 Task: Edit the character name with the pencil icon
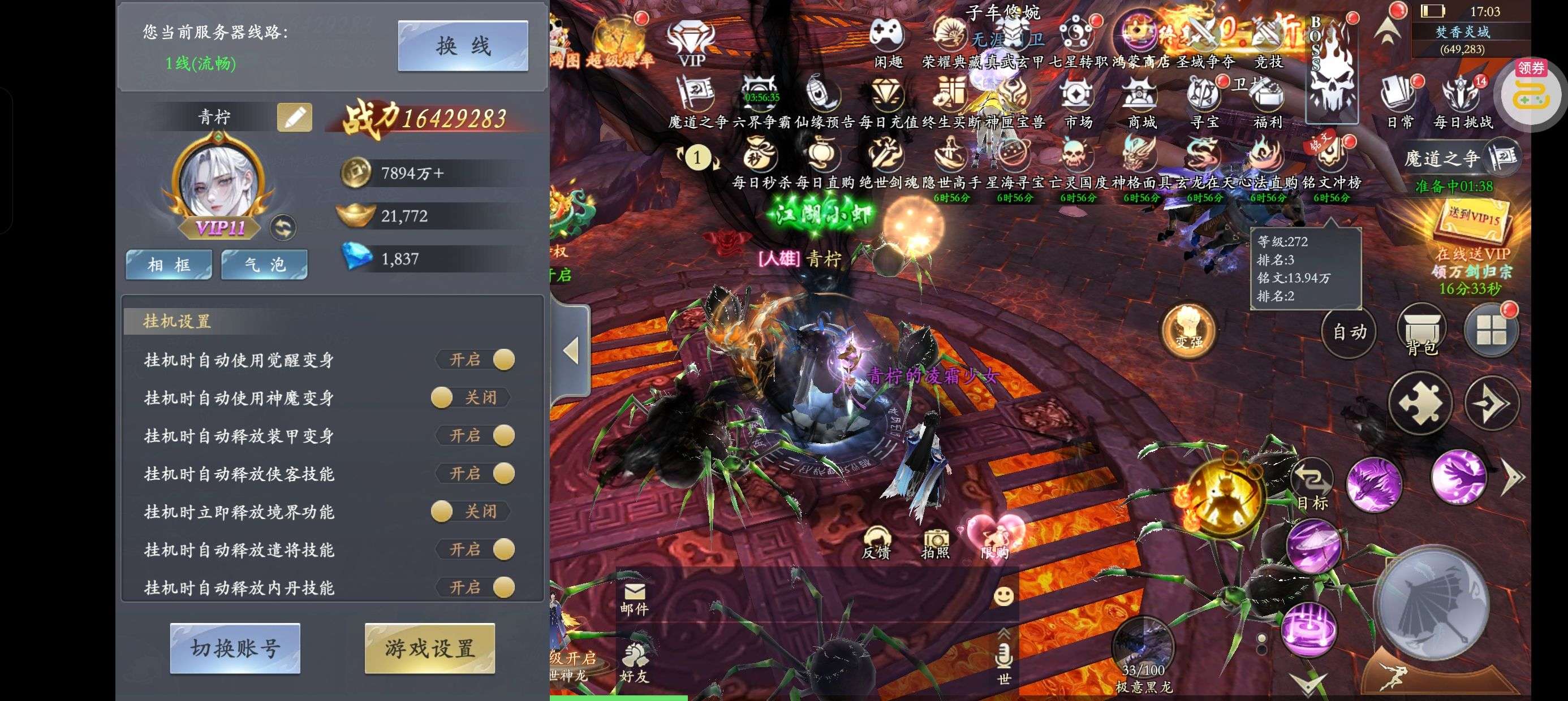click(295, 118)
